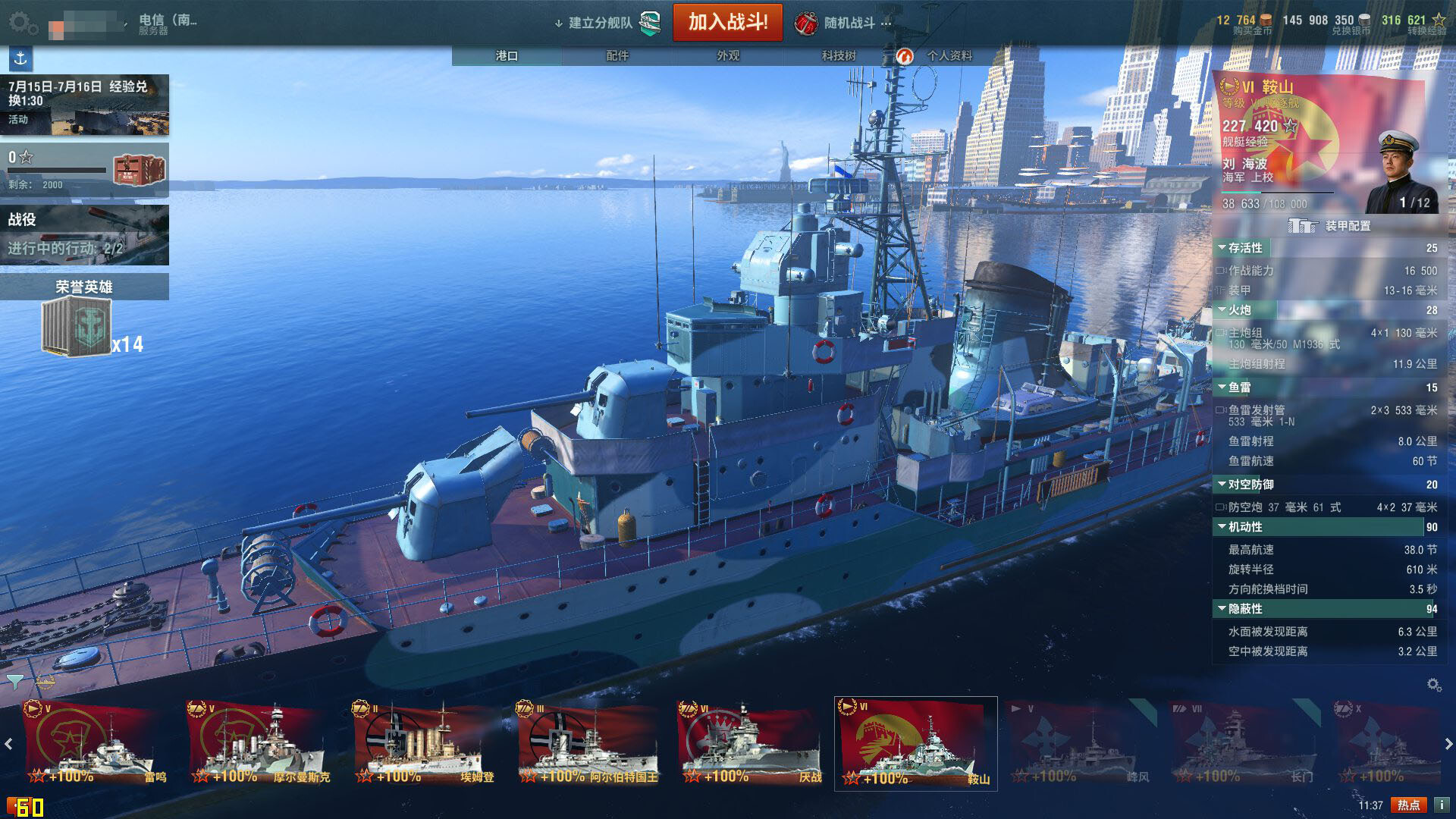Select the 港口 port tab
1456x819 pixels.
tap(507, 55)
